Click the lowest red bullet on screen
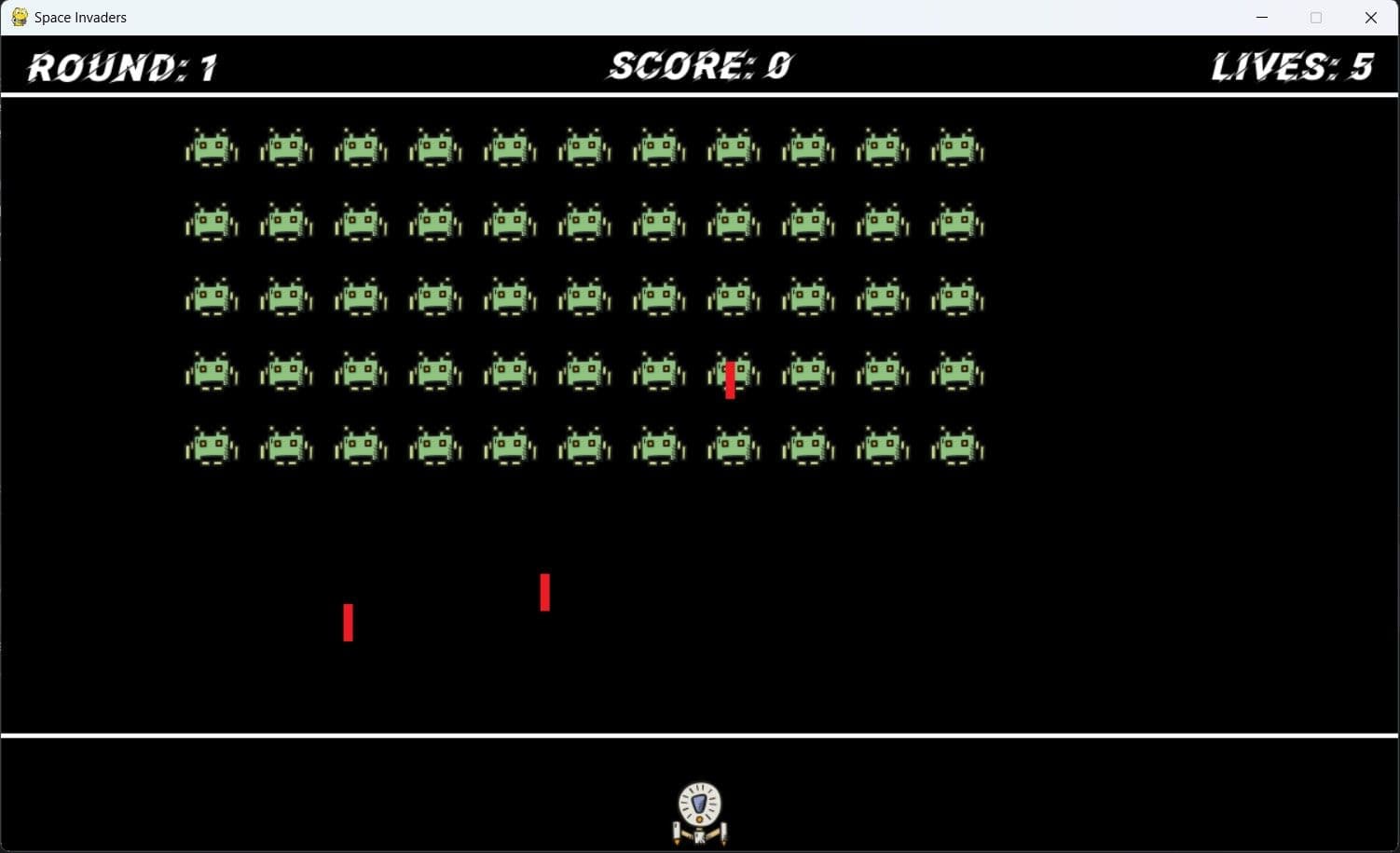This screenshot has height=853, width=1400. click(x=349, y=623)
